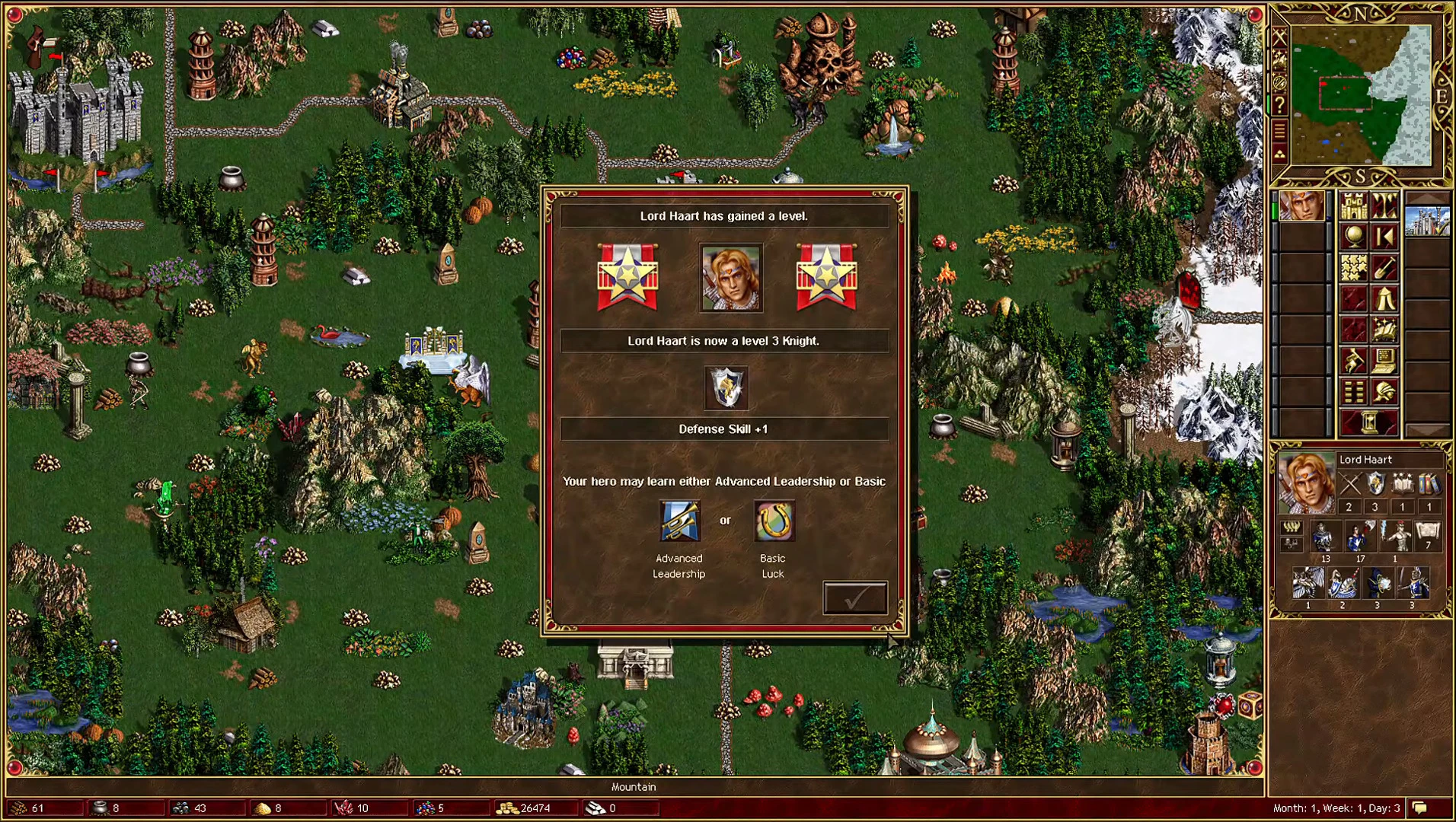Open the Kingdom Overview castle icon
The image size is (1456, 822).
click(1355, 204)
